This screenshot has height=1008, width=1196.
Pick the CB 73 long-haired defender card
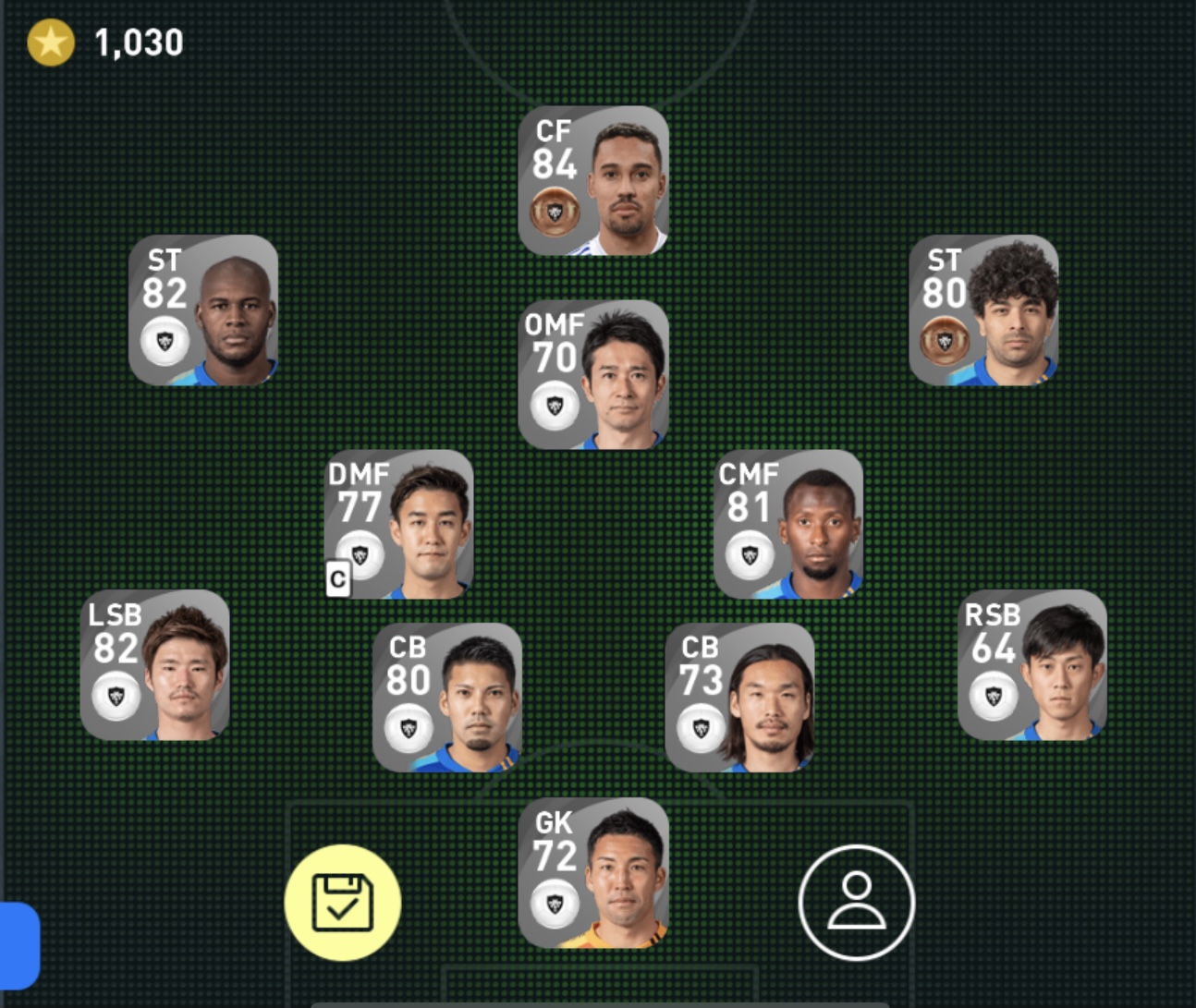click(x=739, y=698)
